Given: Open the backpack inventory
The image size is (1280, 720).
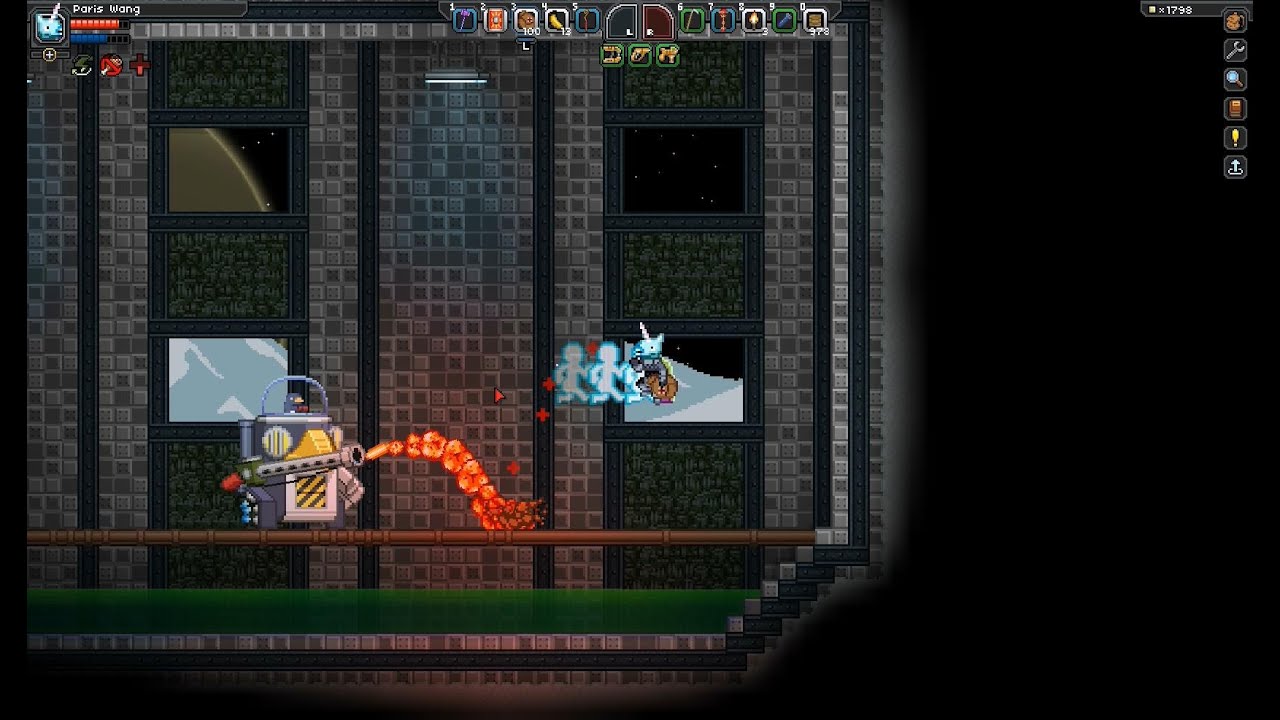Looking at the screenshot, I should point(1235,22).
